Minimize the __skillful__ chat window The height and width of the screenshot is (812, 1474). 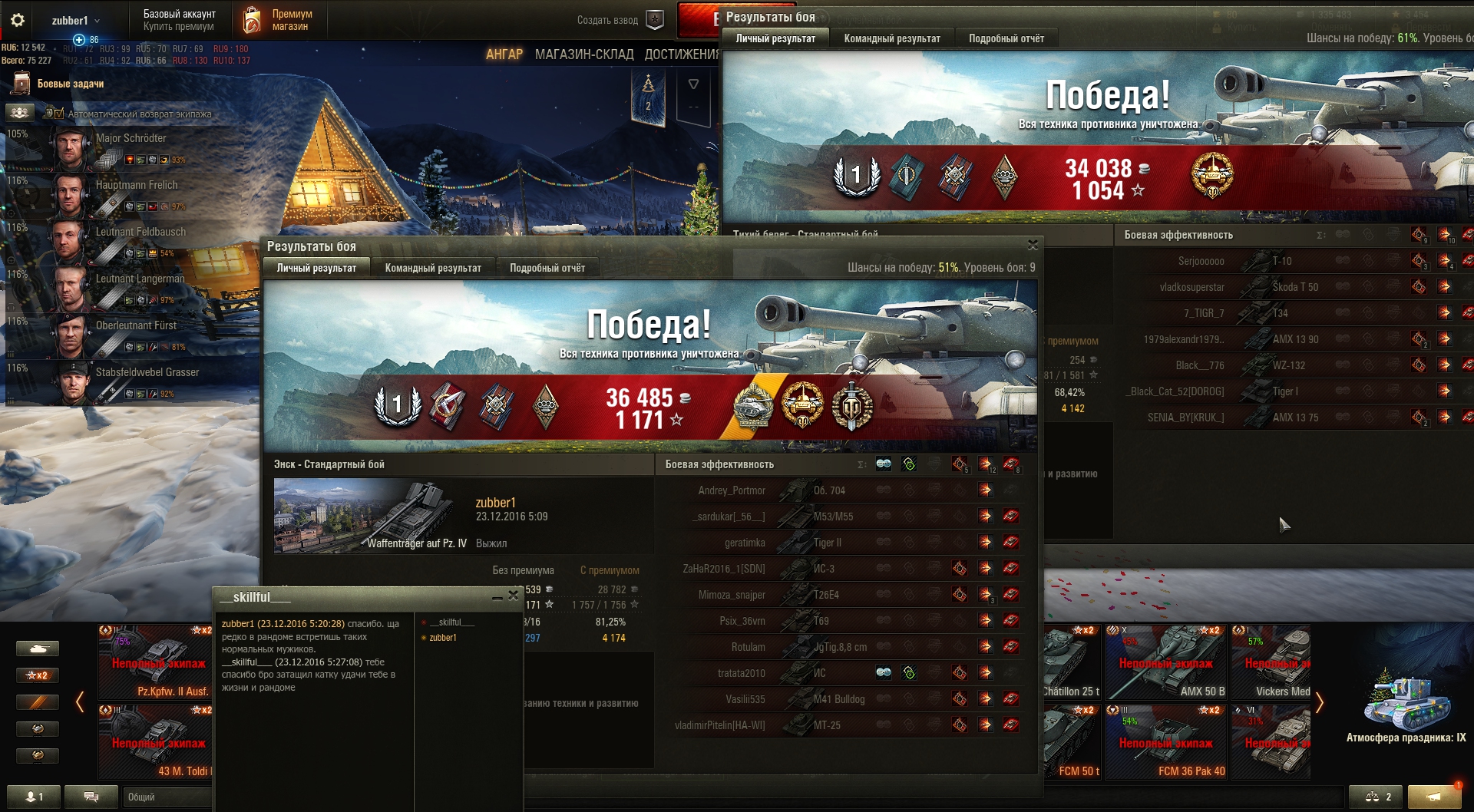click(x=497, y=596)
